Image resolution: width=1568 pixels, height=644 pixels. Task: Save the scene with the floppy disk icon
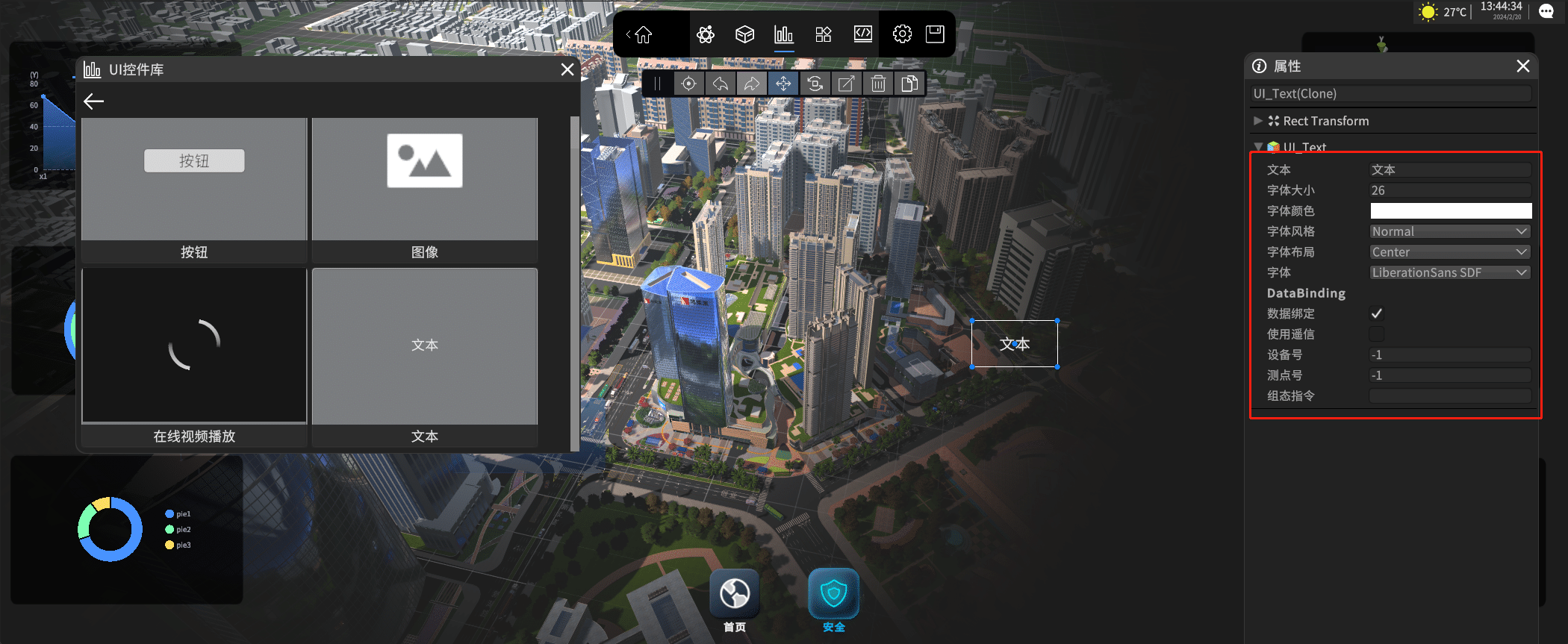(x=935, y=34)
